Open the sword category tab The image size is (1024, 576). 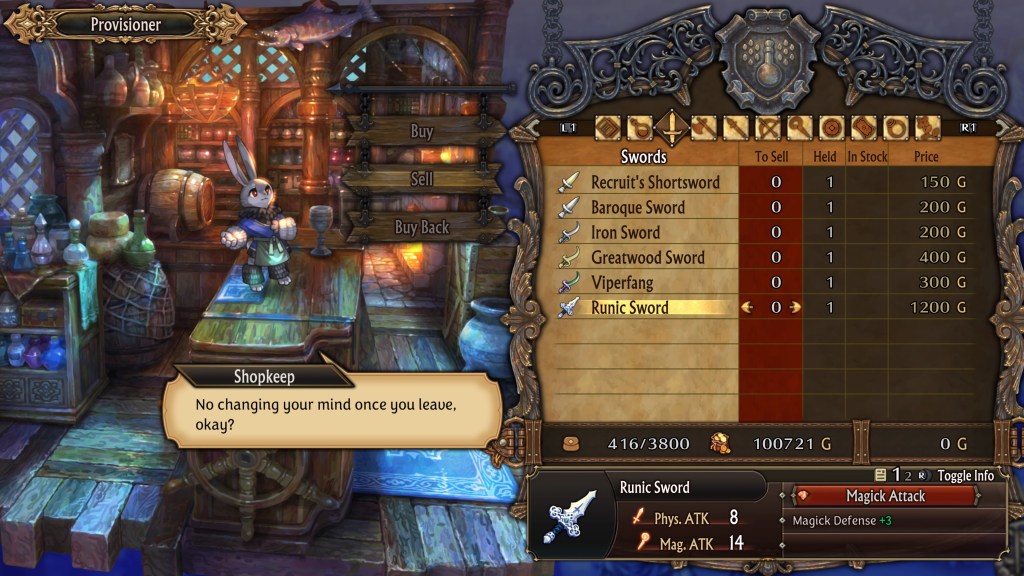click(672, 128)
